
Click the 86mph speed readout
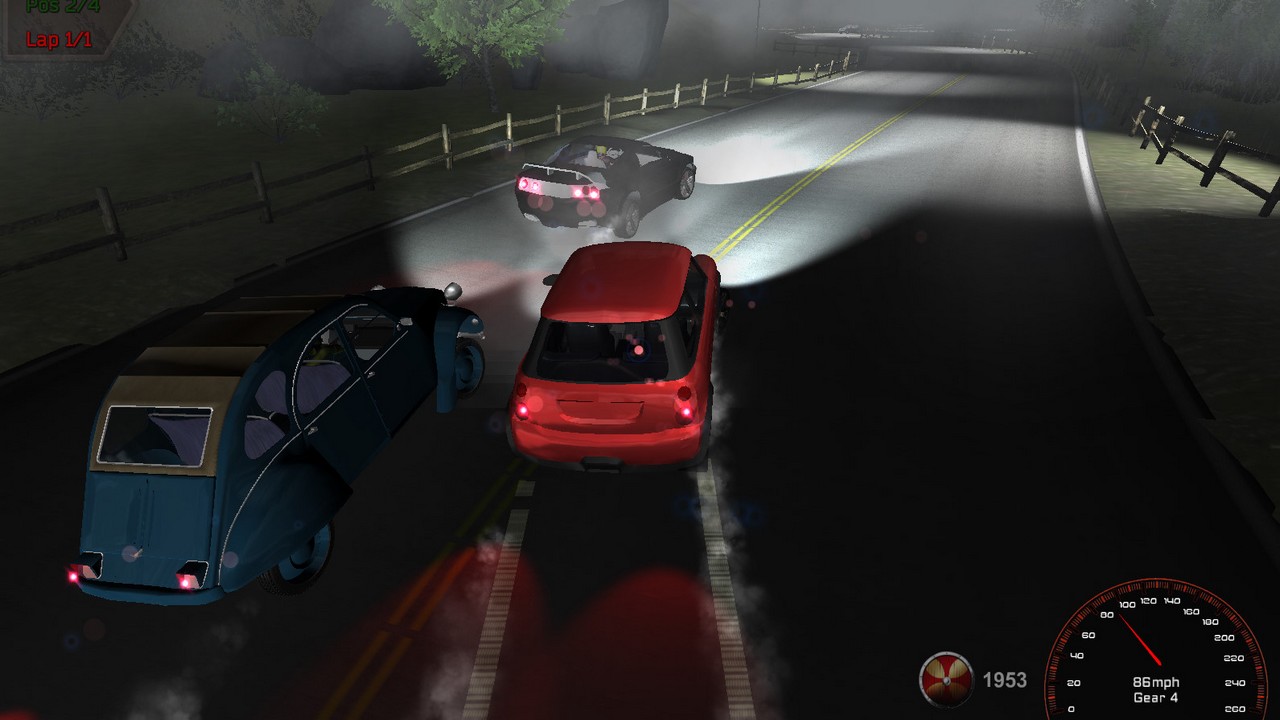pos(1156,682)
